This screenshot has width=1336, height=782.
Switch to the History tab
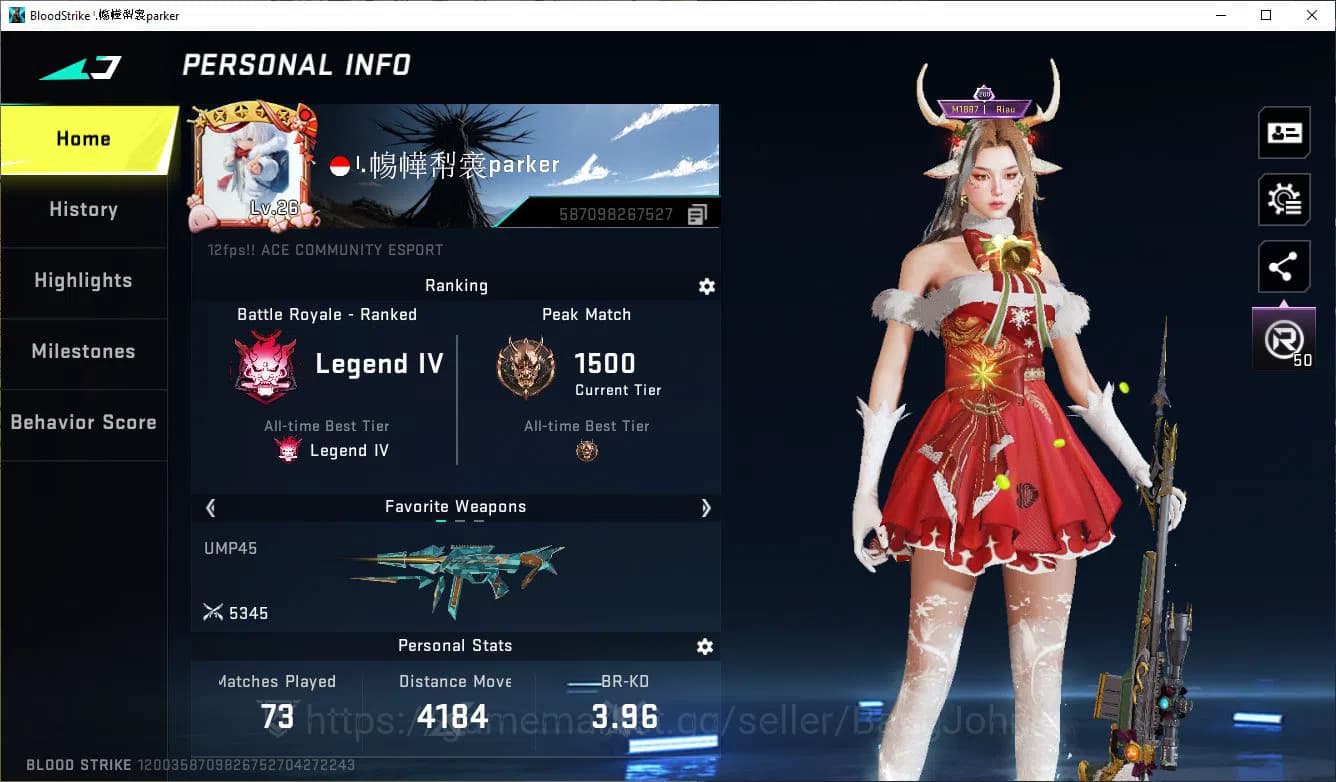83,210
